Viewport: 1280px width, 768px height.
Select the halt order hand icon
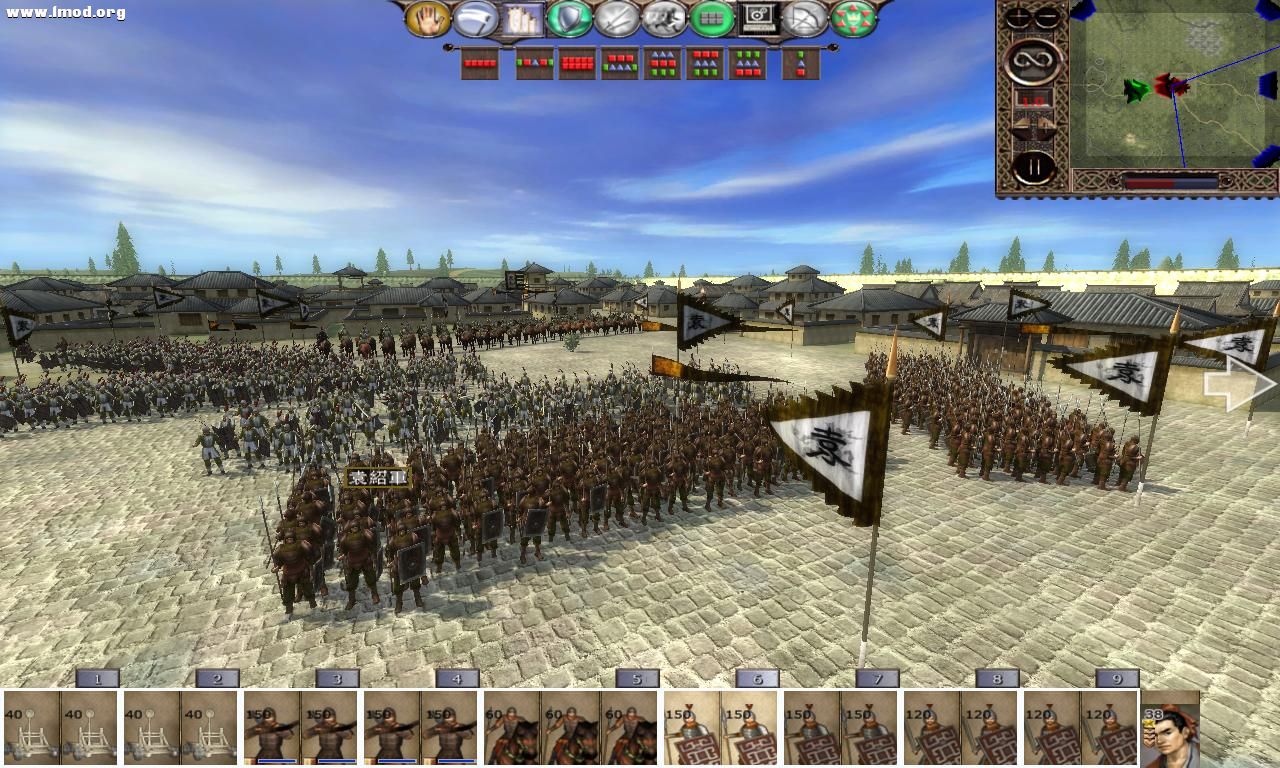[x=428, y=20]
